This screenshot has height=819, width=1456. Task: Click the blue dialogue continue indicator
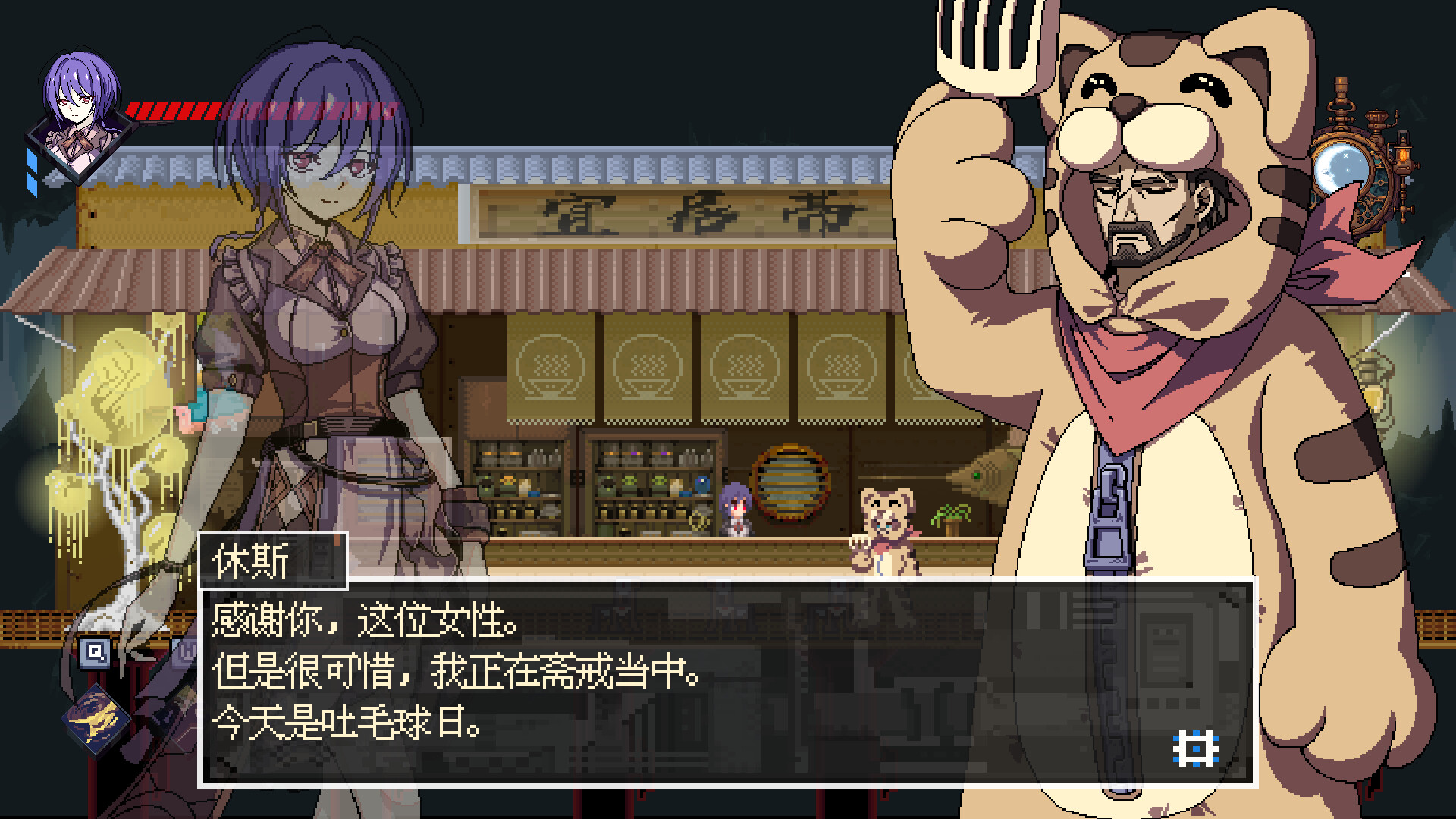(x=1195, y=747)
